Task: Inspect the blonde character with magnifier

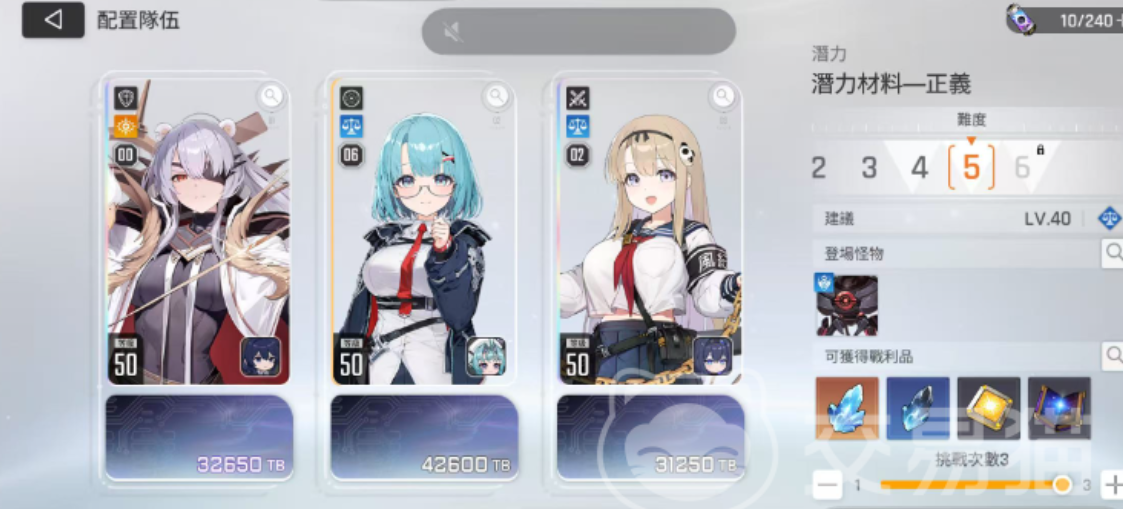Action: point(722,96)
